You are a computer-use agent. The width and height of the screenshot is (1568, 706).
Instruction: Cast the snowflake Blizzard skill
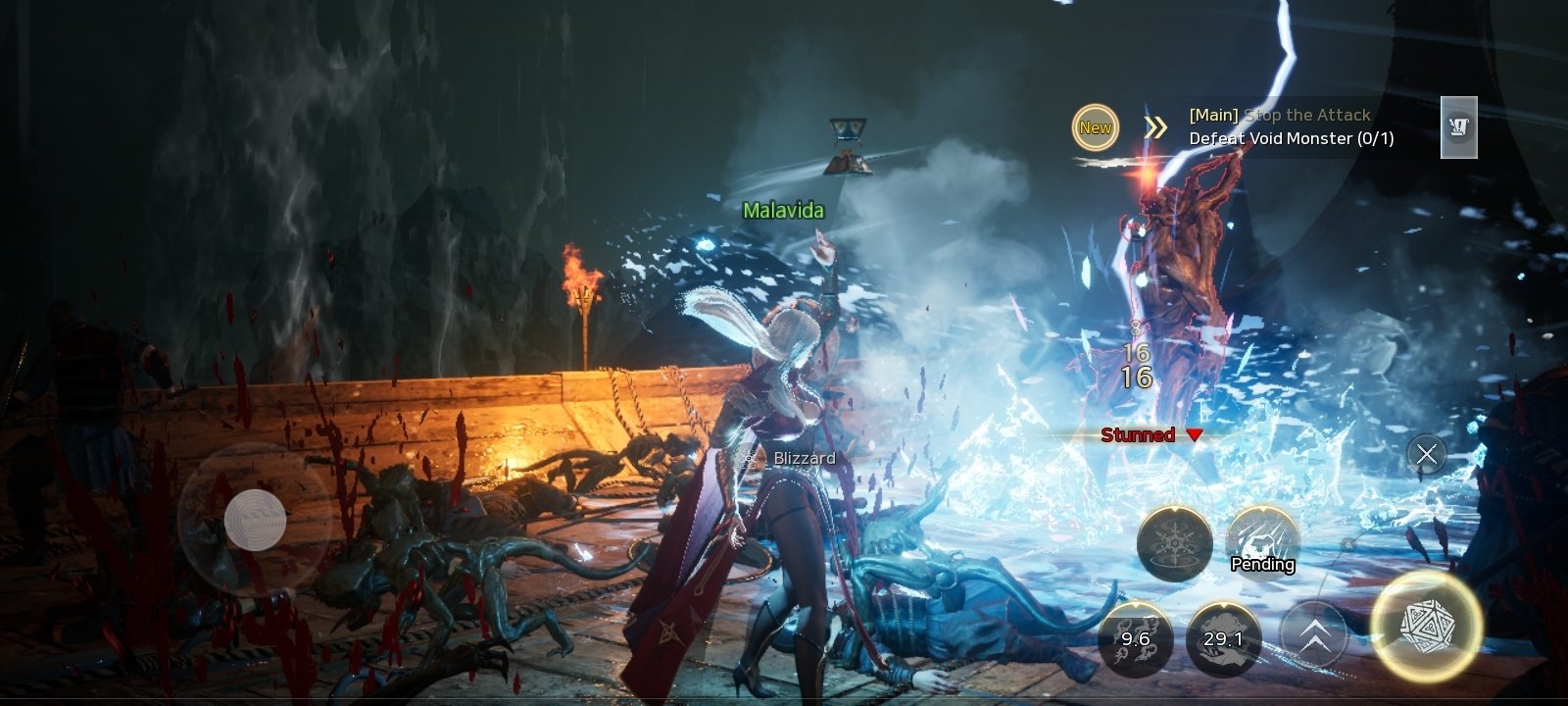[1174, 544]
